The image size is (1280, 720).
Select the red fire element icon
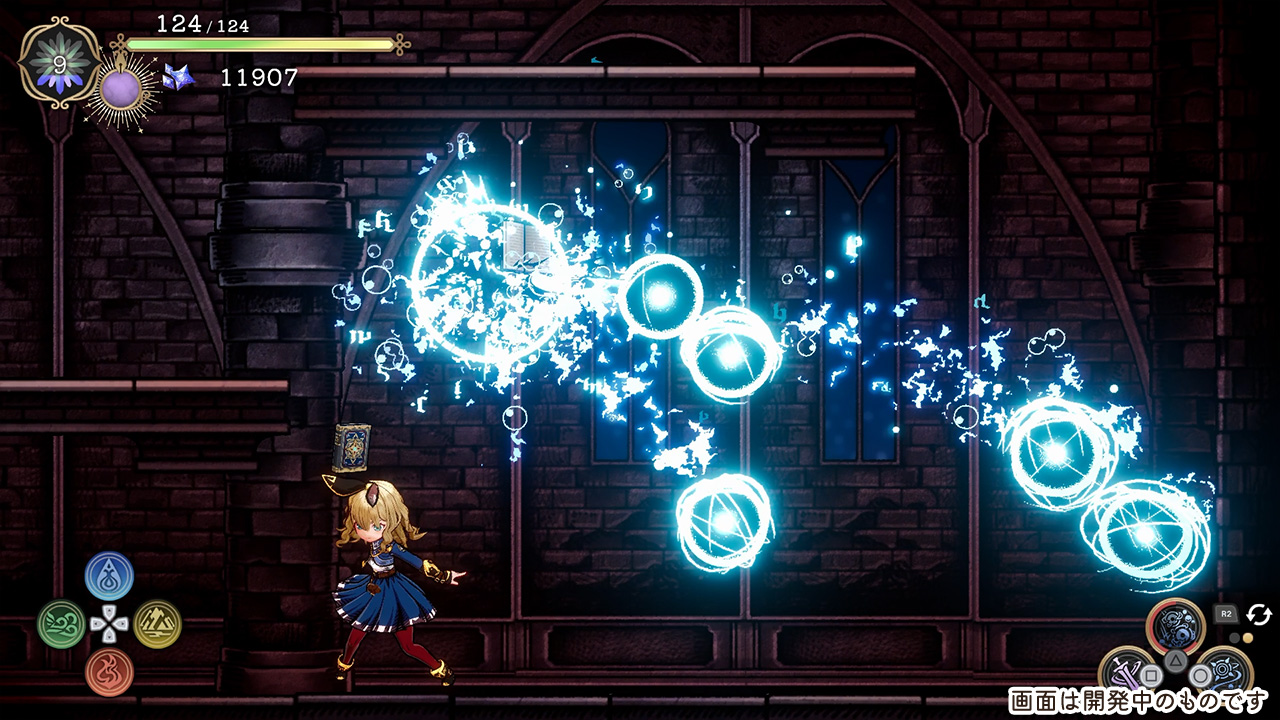point(109,671)
